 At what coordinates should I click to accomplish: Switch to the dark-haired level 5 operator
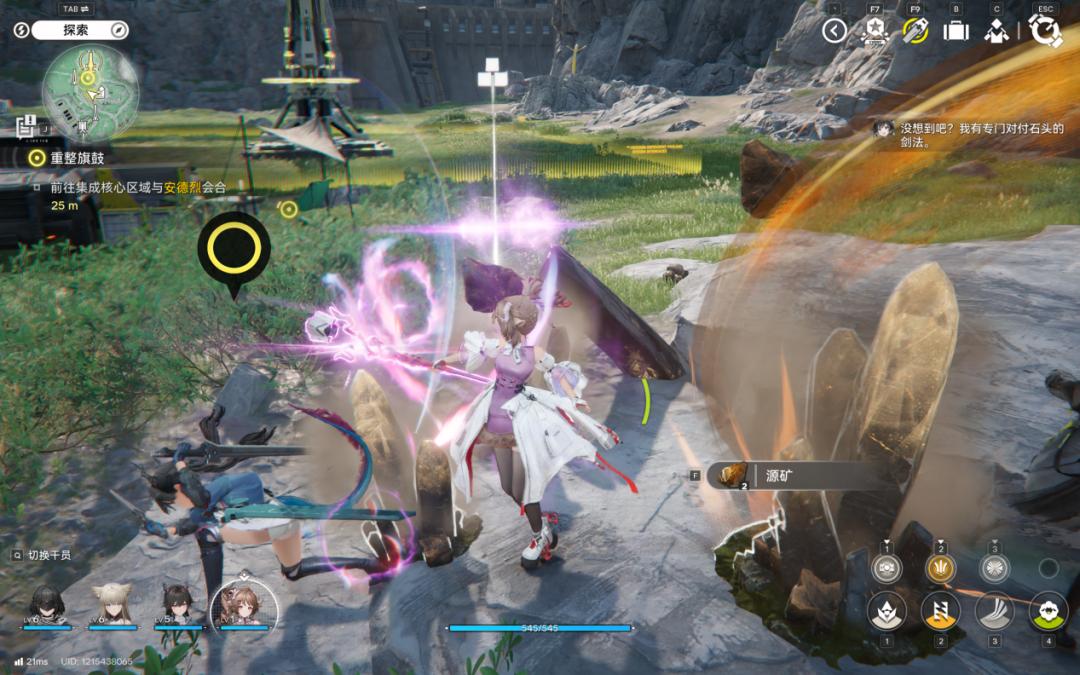pyautogui.click(x=177, y=605)
